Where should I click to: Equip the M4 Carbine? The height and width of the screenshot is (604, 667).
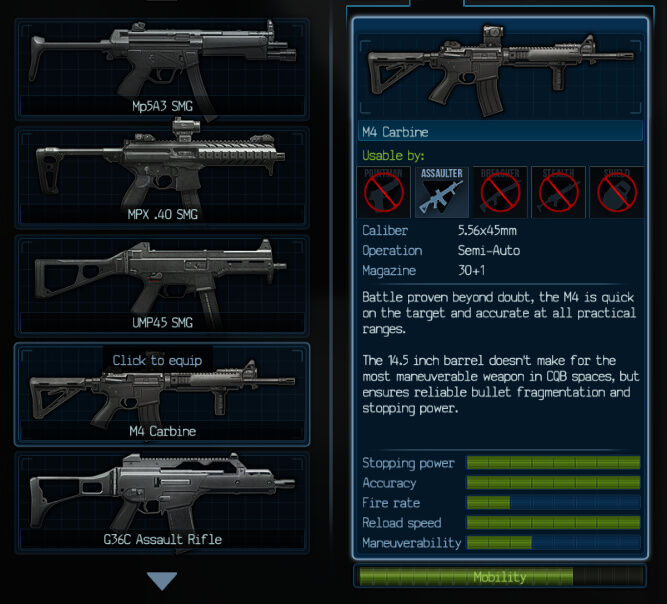(x=161, y=394)
